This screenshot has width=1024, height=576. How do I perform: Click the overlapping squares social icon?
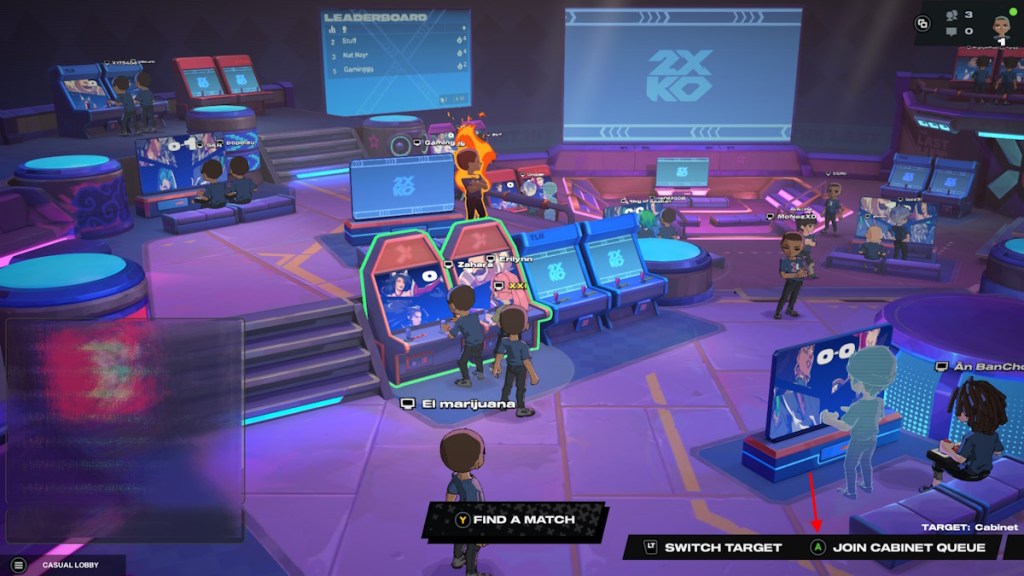point(921,23)
